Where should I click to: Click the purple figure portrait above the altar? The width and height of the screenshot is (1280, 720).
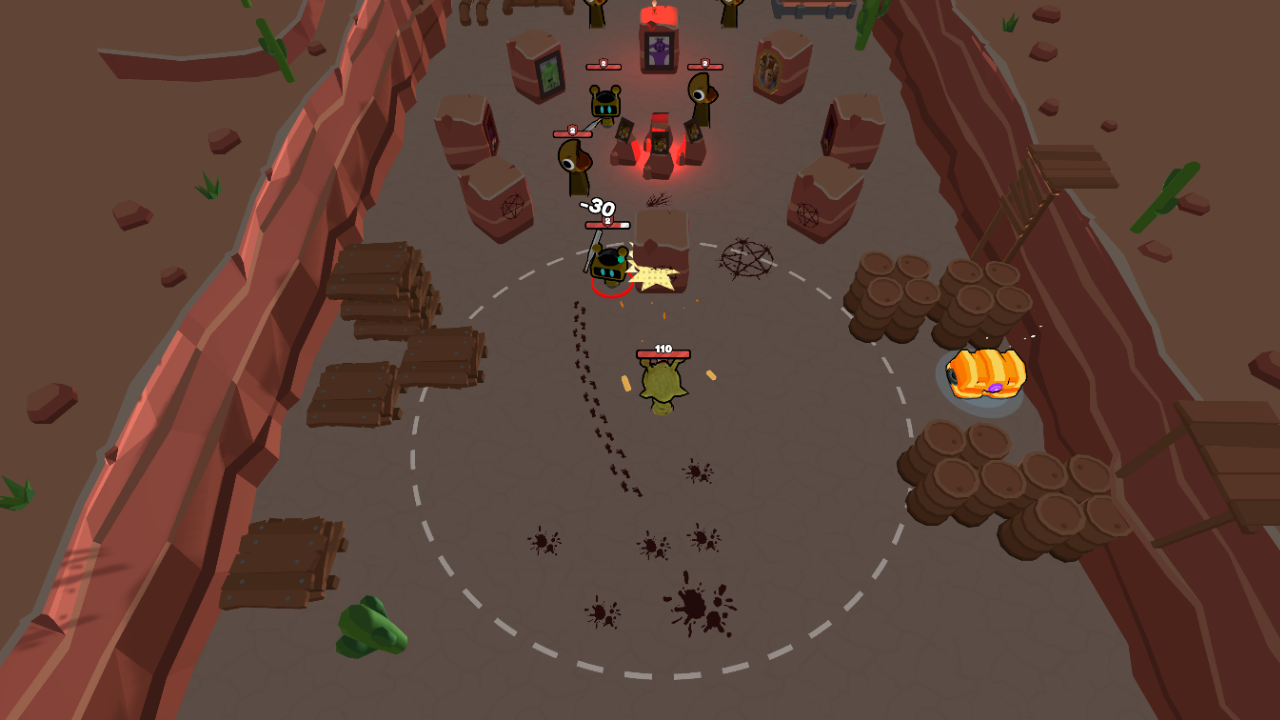tap(659, 50)
